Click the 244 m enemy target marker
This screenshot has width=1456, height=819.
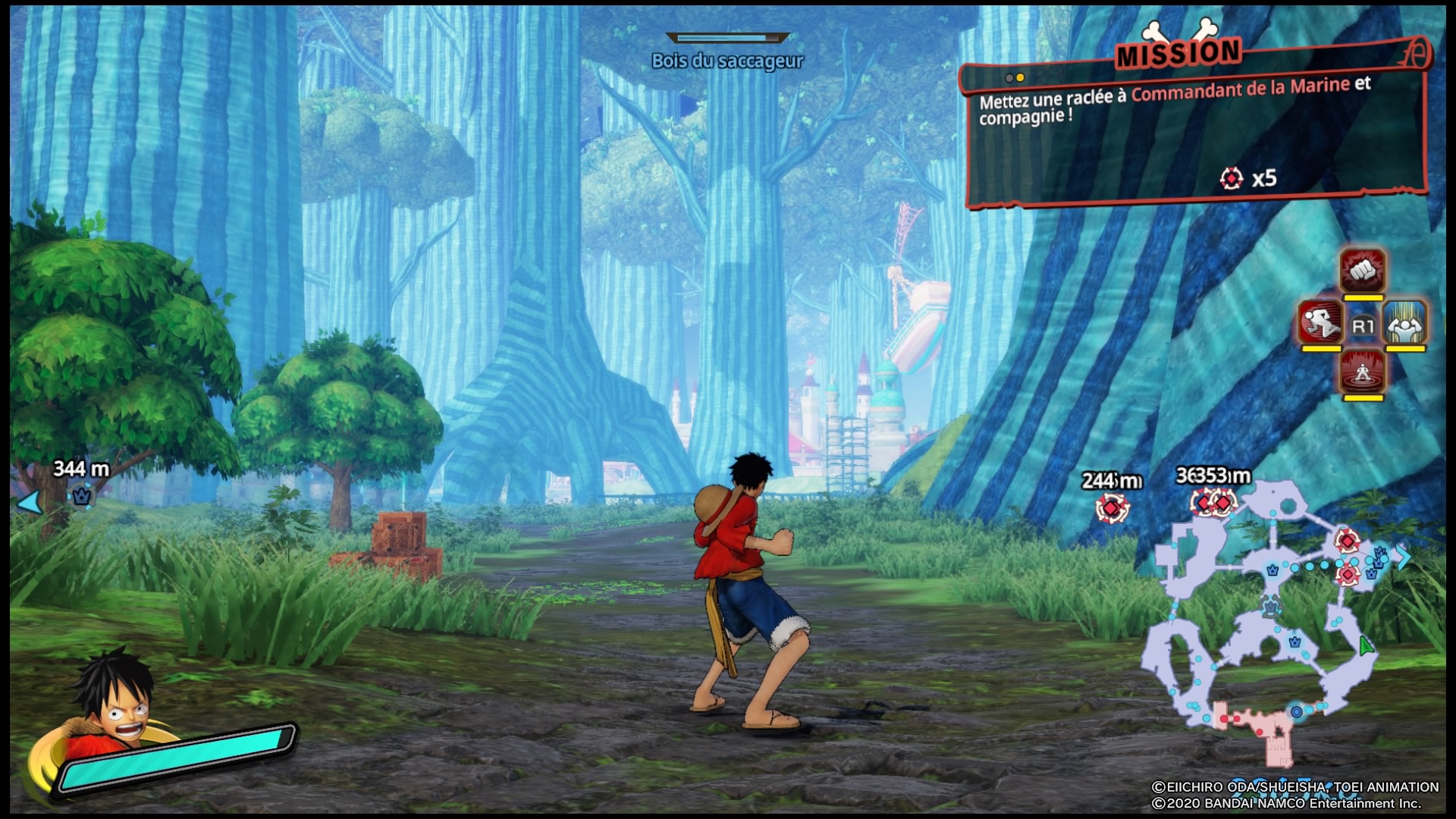click(x=1111, y=507)
